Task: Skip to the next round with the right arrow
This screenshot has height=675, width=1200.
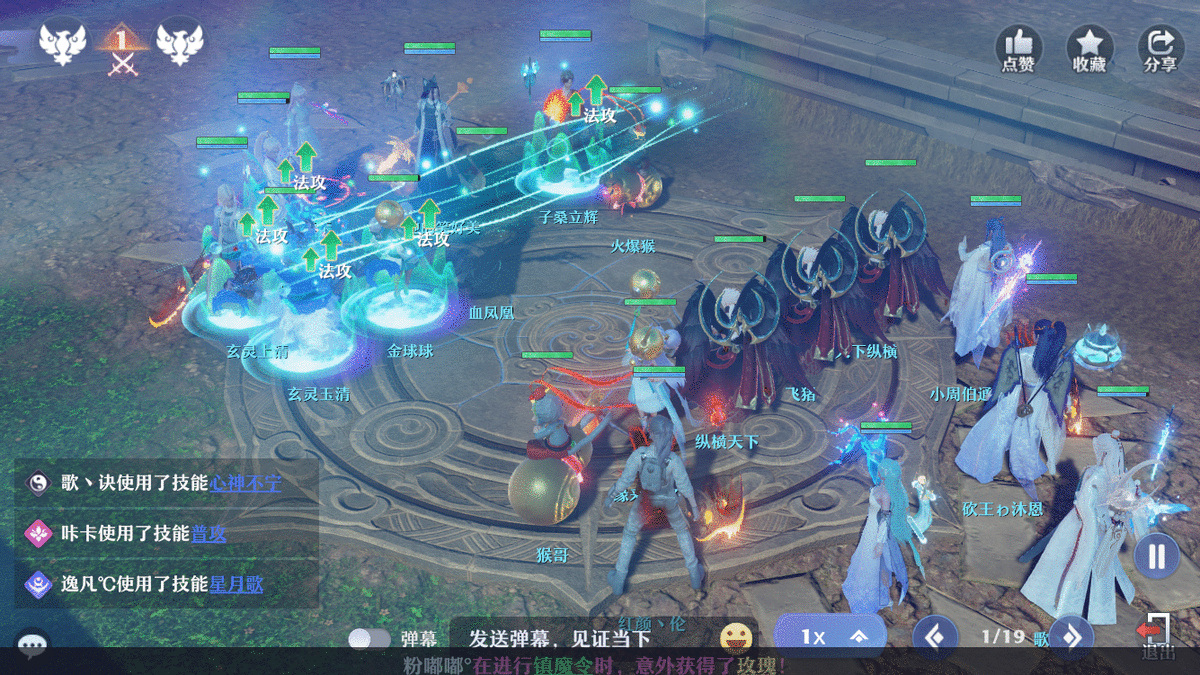Action: [1070, 636]
